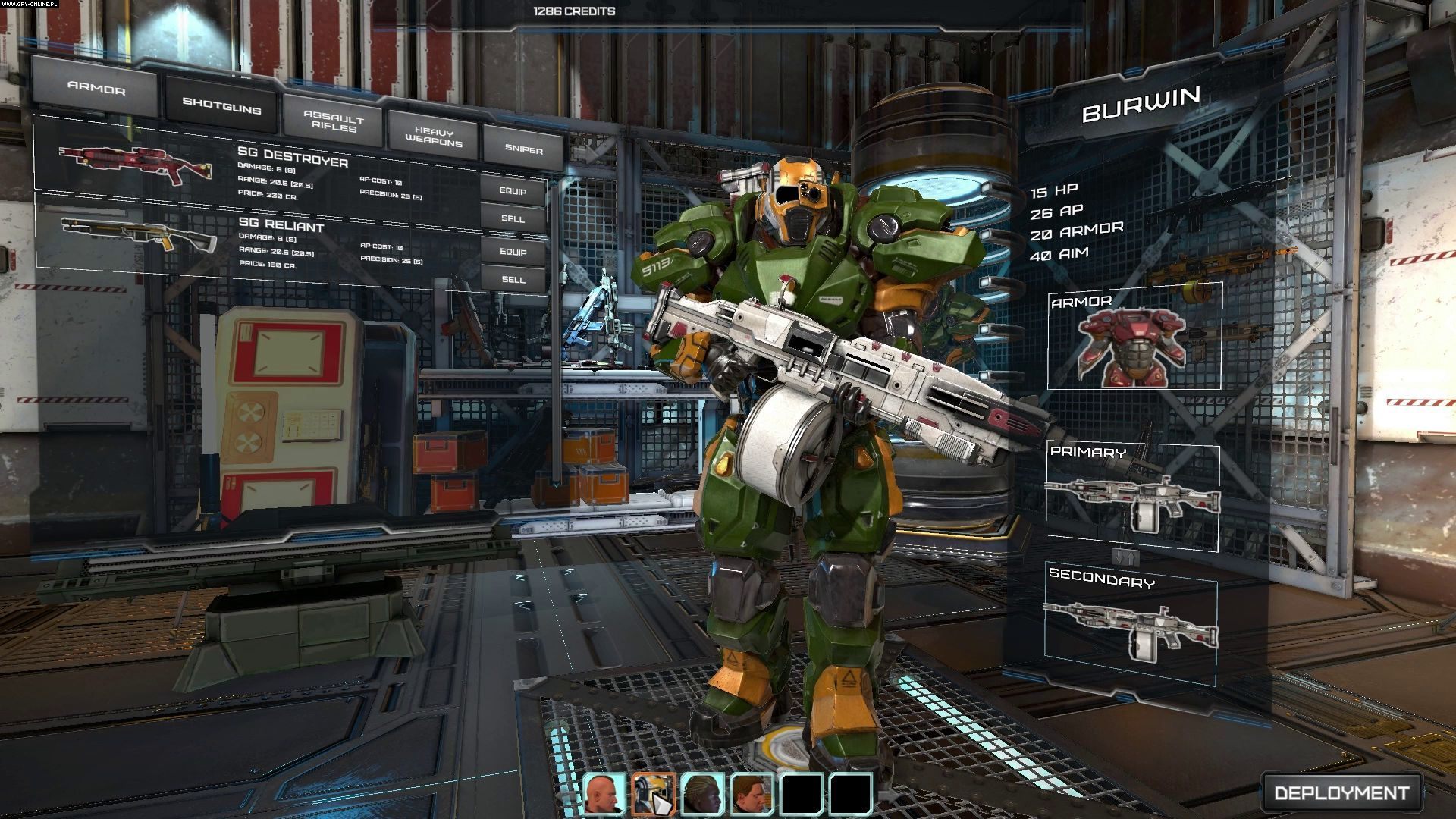Choose the brown-haired soldier portrait
1456x819 pixels.
[751, 794]
